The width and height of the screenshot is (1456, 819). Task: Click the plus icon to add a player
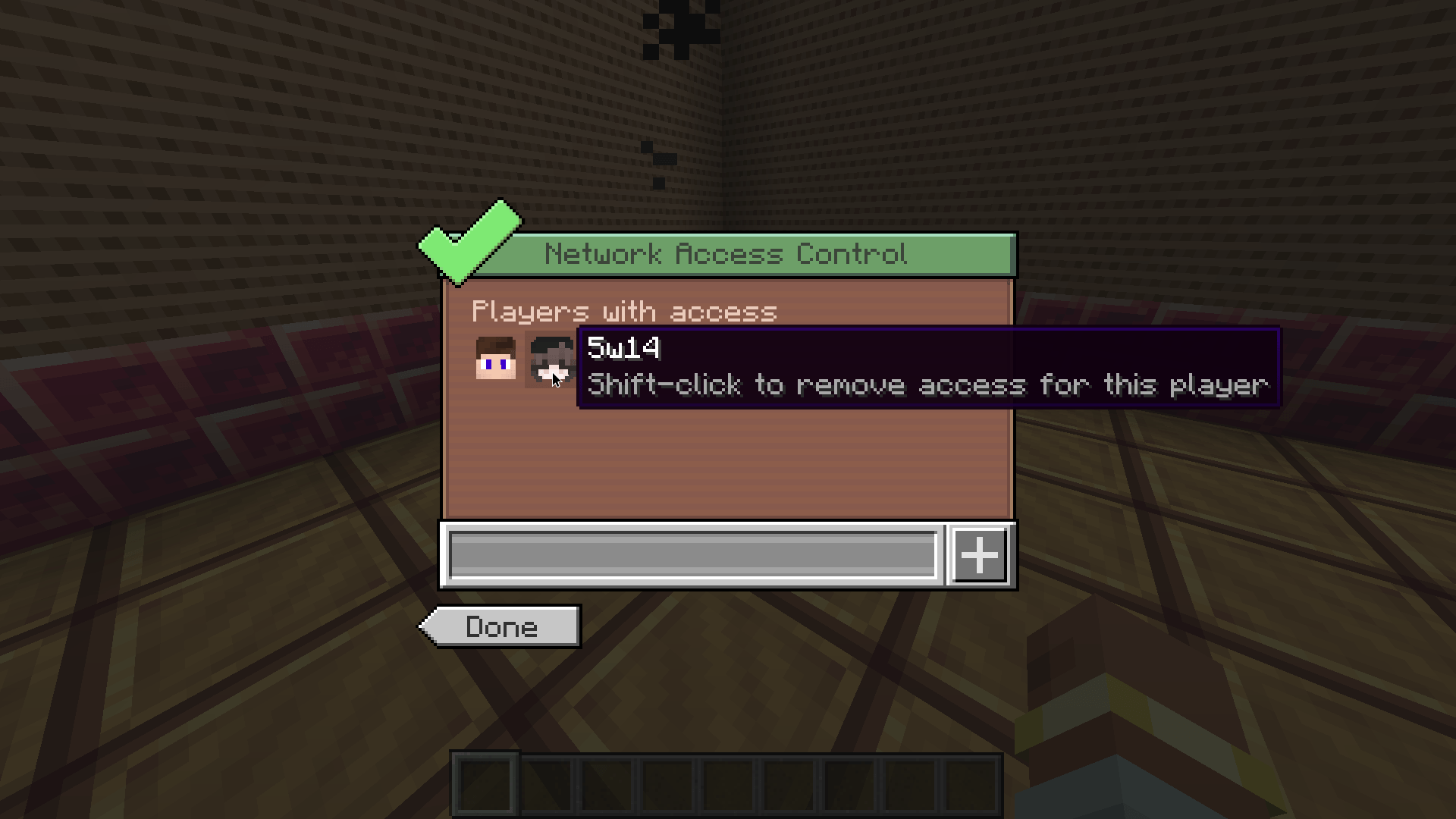point(978,554)
